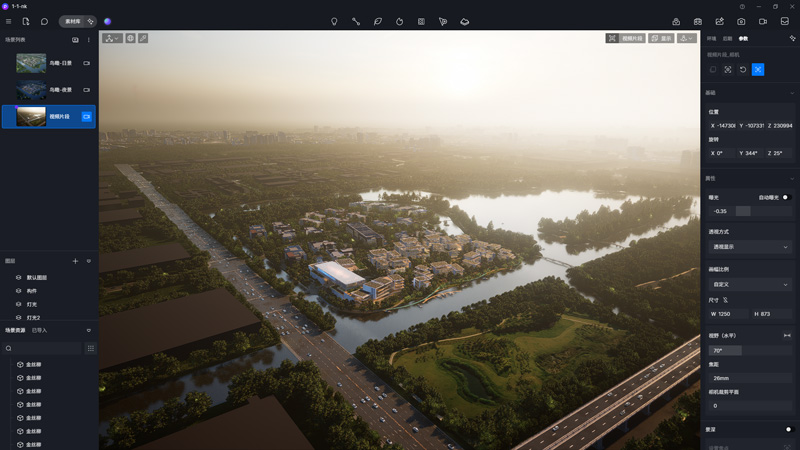Screen dimensions: 800x450
Task: Add a new layer with the plus button
Action: pos(75,261)
